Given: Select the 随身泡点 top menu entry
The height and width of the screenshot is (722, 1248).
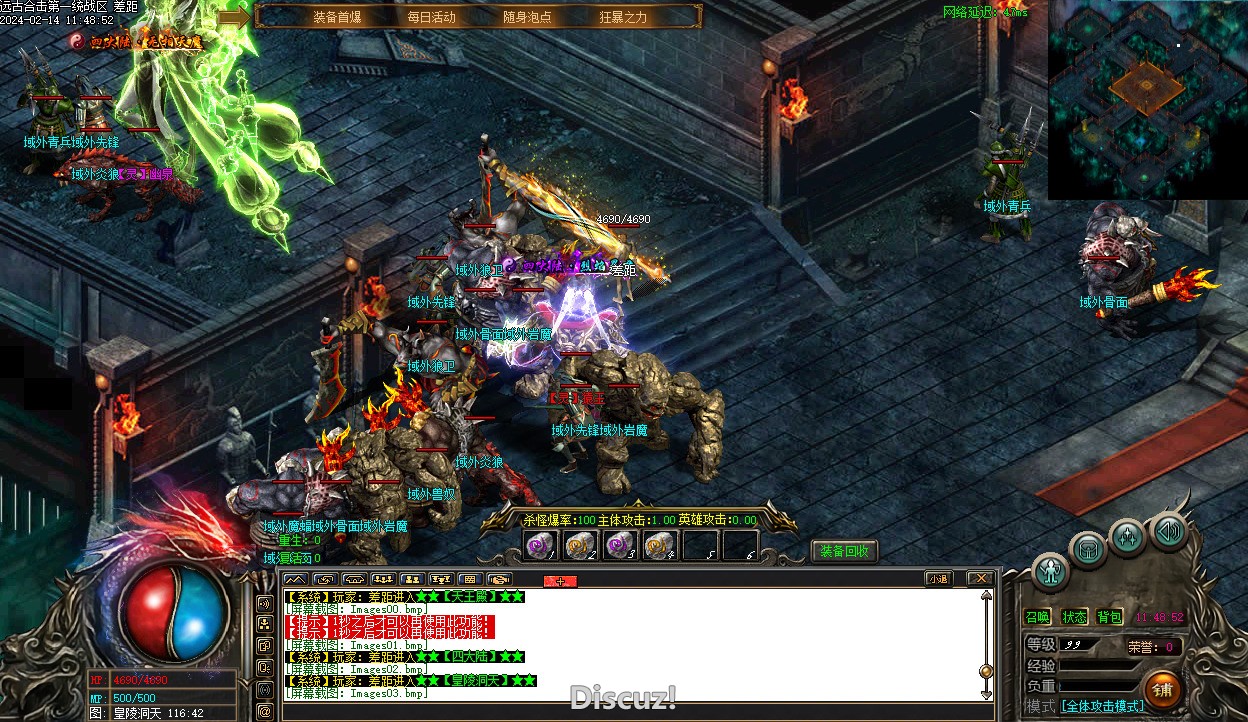Looking at the screenshot, I should (x=527, y=17).
